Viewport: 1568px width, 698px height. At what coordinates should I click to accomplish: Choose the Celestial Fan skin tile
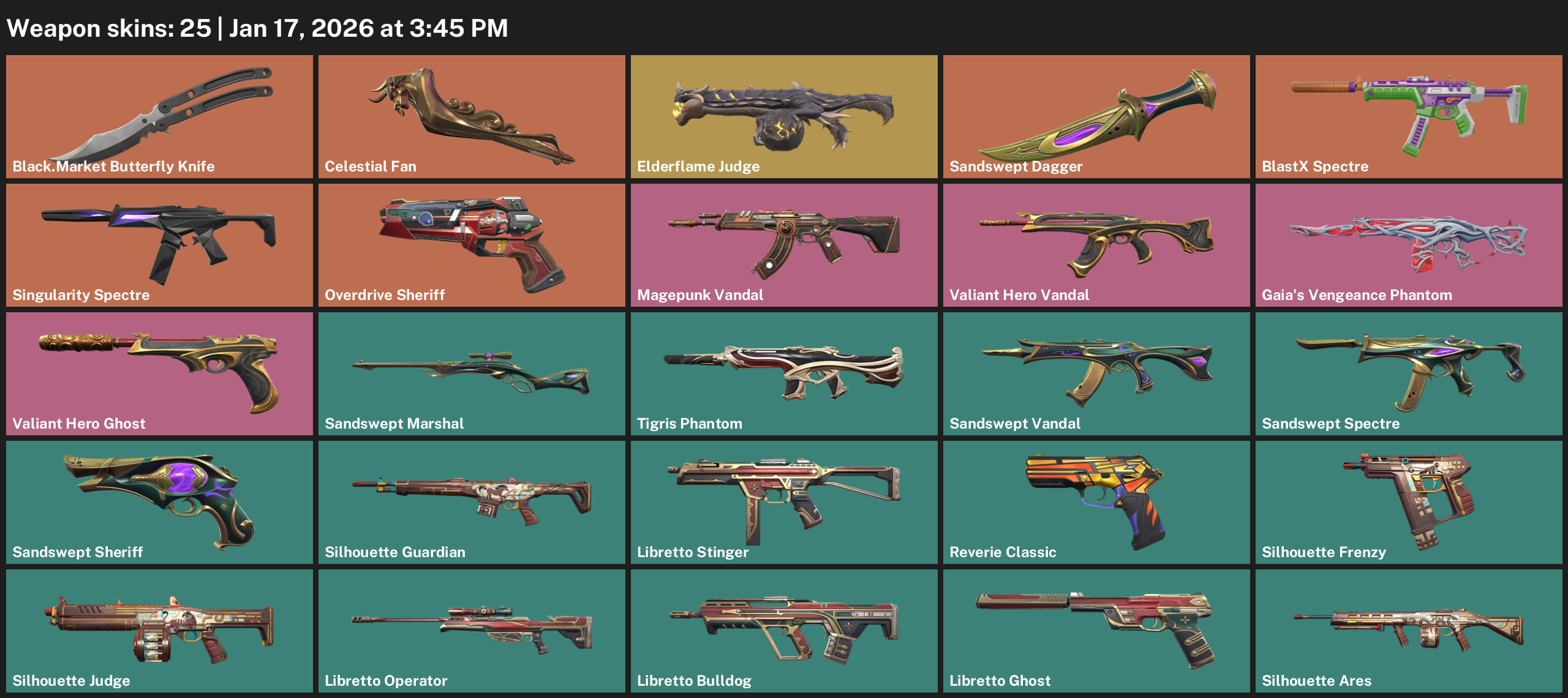coord(472,116)
